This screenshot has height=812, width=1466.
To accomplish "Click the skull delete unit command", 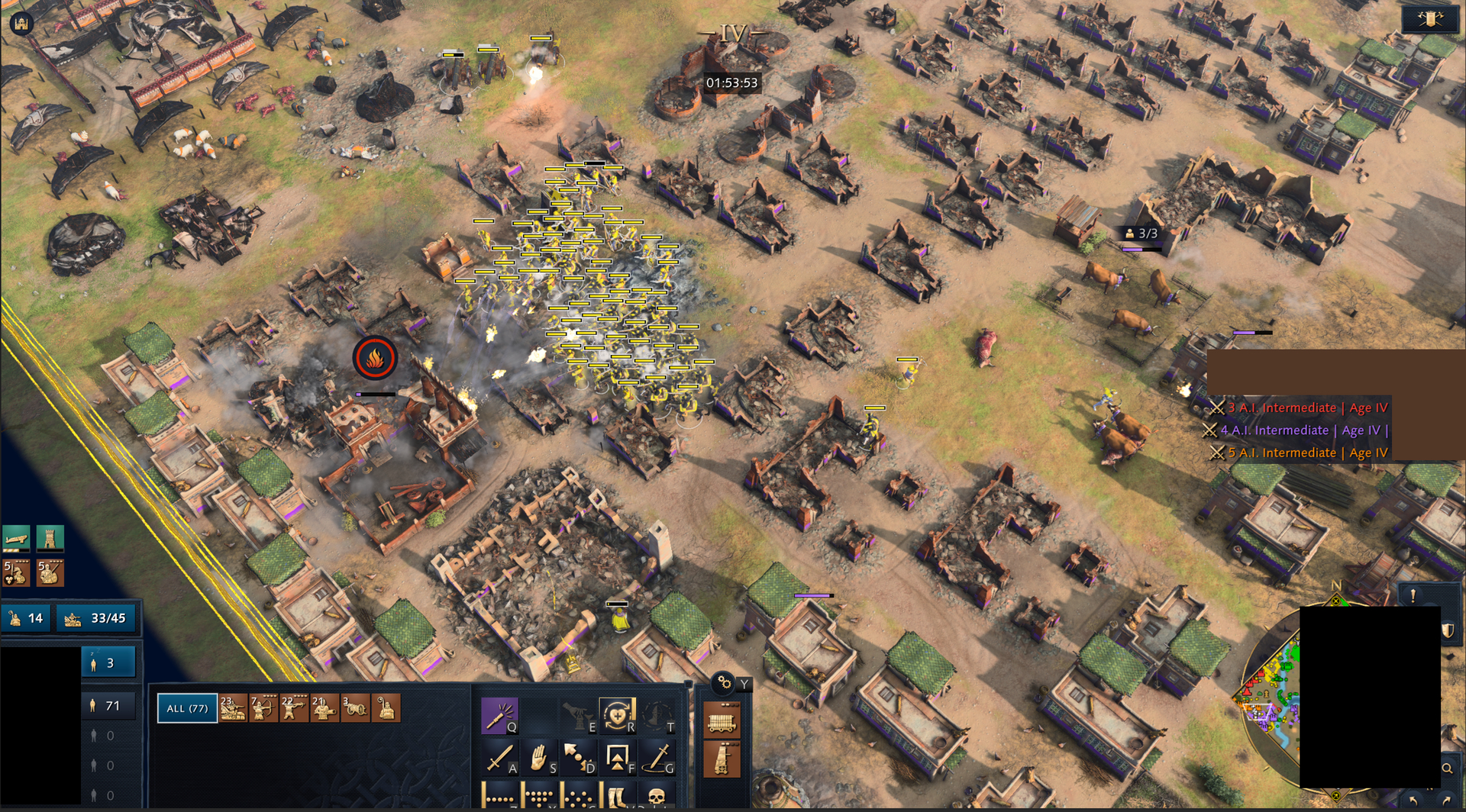I will point(656,797).
